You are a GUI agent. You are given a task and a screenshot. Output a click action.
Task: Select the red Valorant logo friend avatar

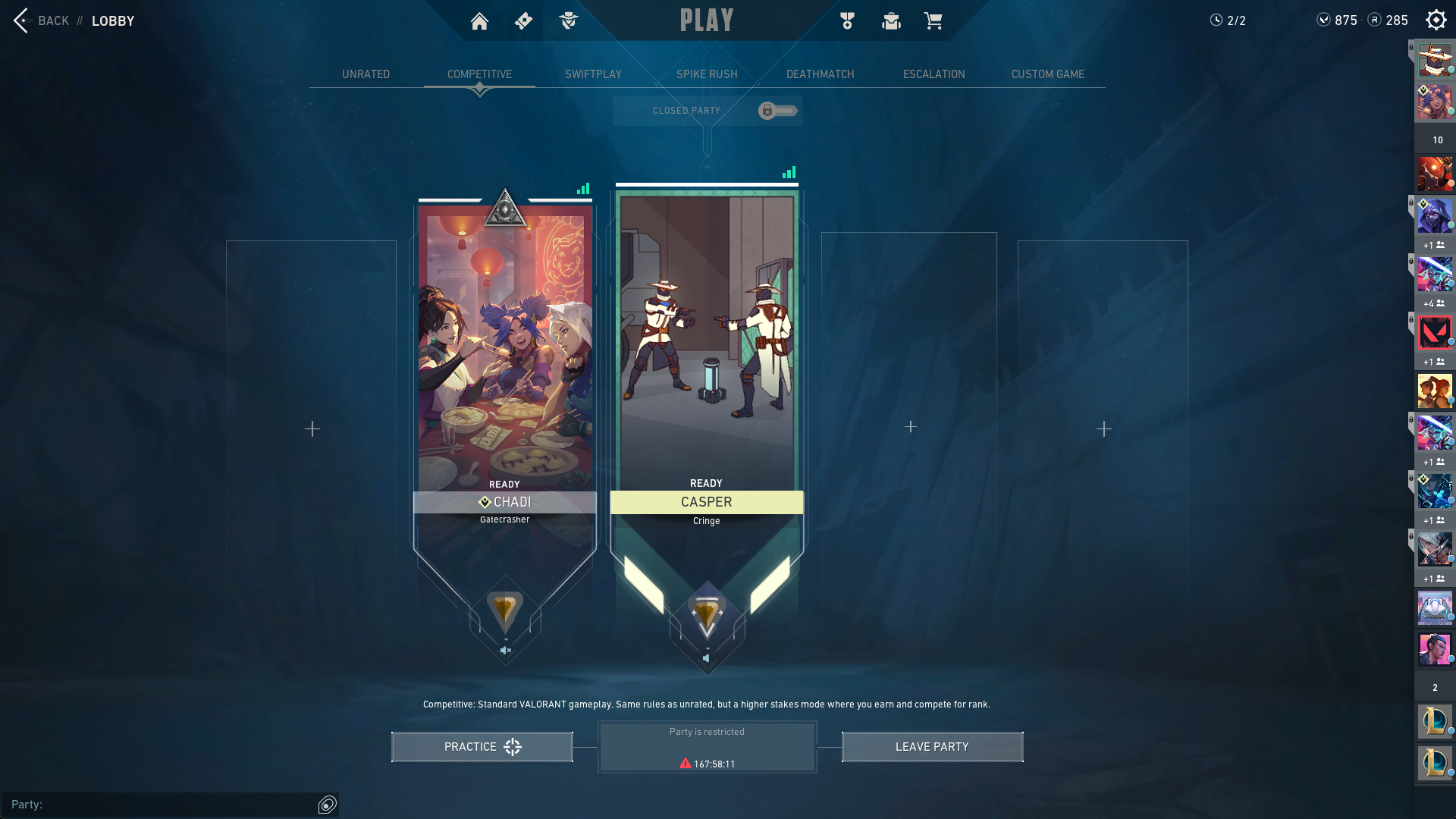(1435, 333)
